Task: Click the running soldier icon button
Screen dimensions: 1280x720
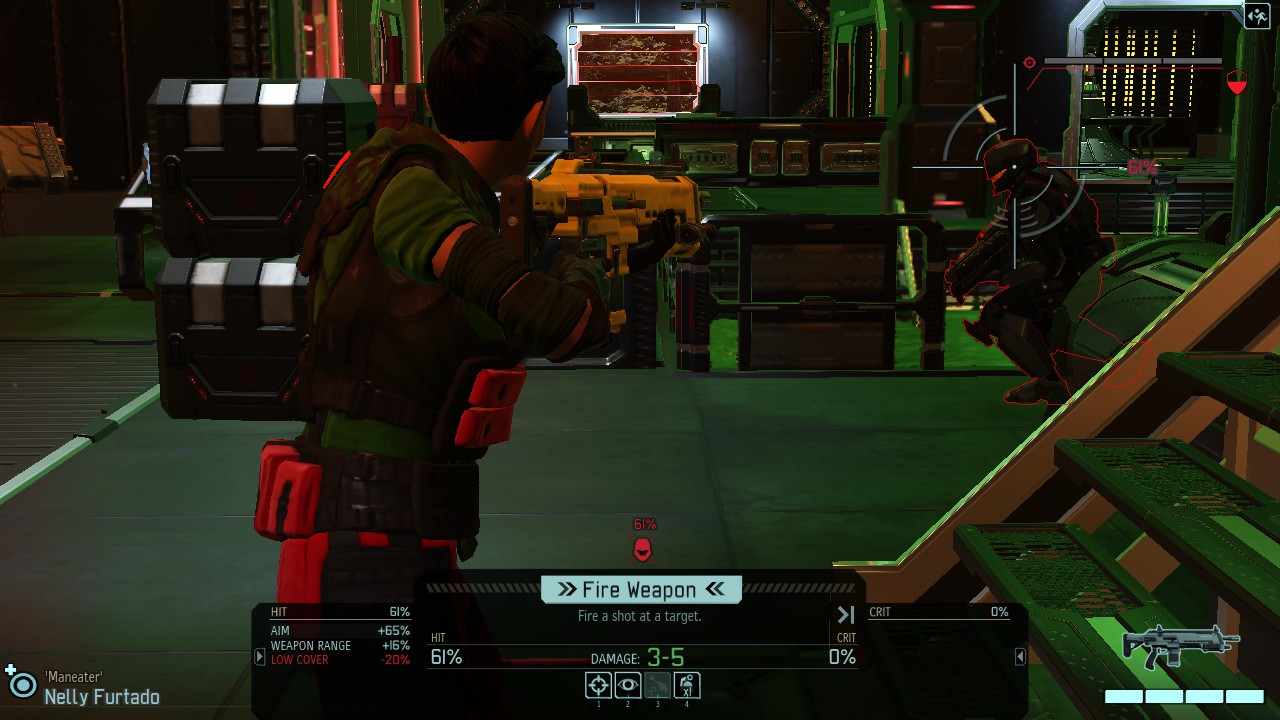Action: [x=1257, y=15]
